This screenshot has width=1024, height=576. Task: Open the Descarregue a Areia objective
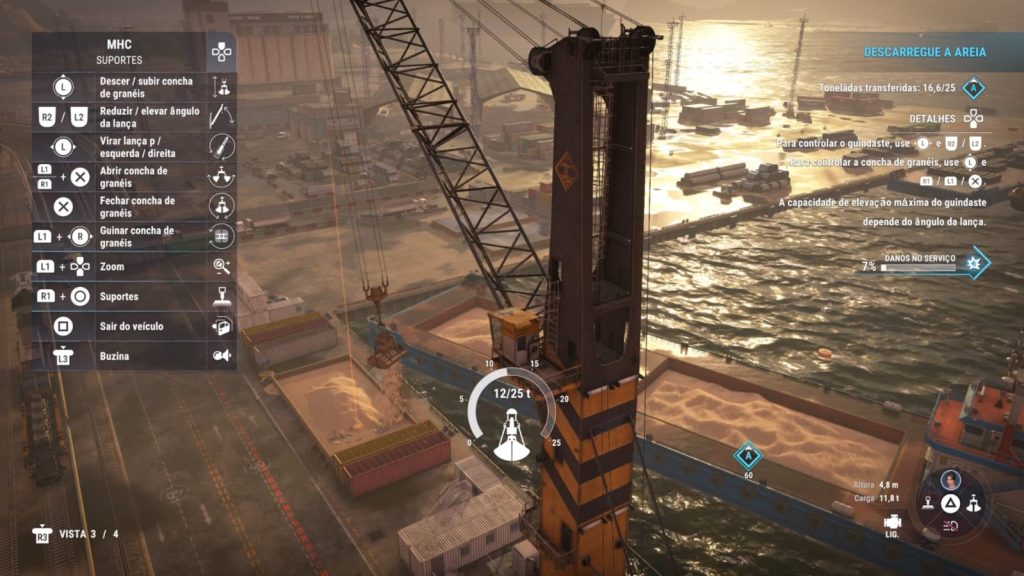point(924,52)
